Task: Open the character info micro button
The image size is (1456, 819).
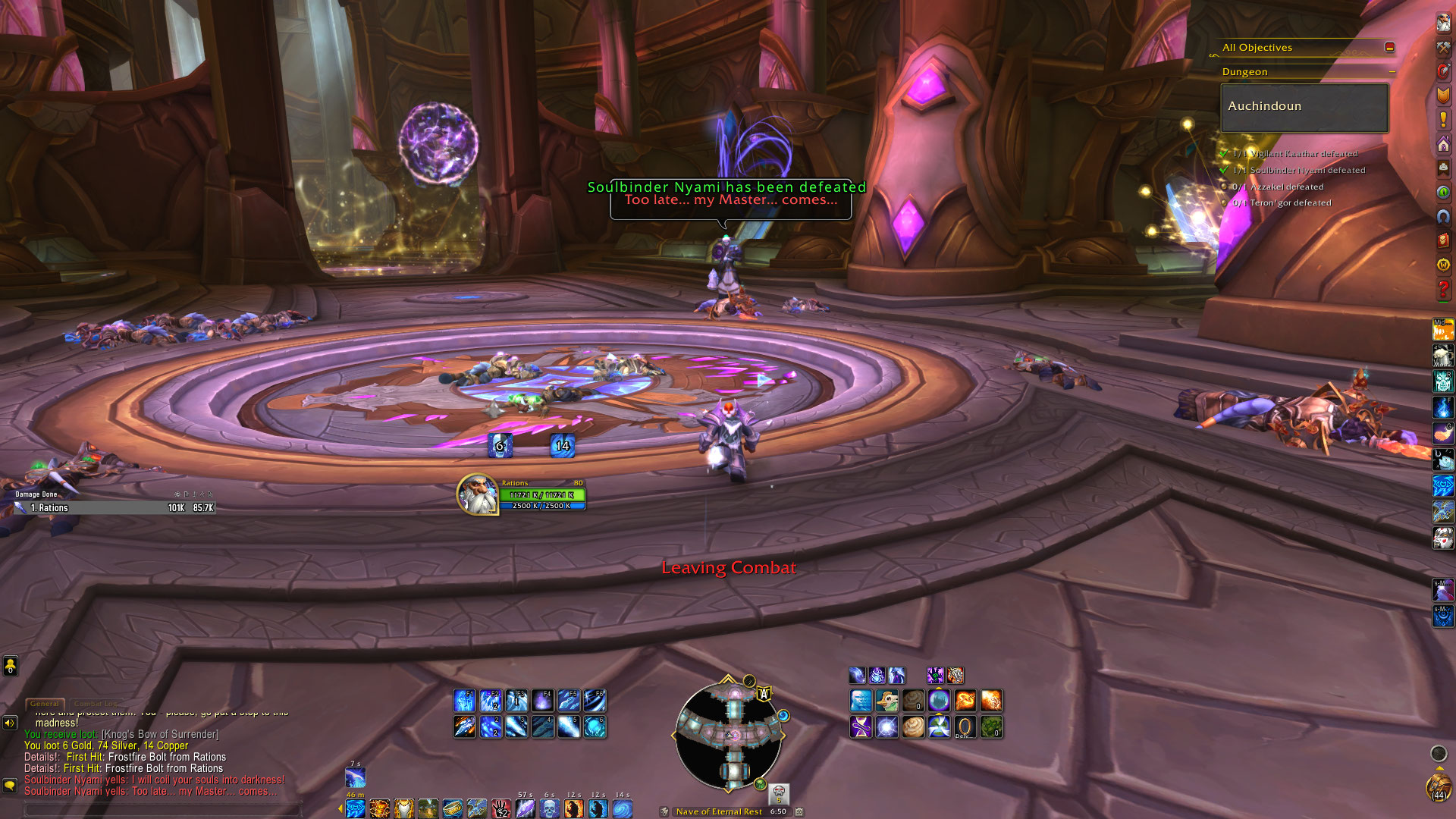Action: coord(1443,22)
